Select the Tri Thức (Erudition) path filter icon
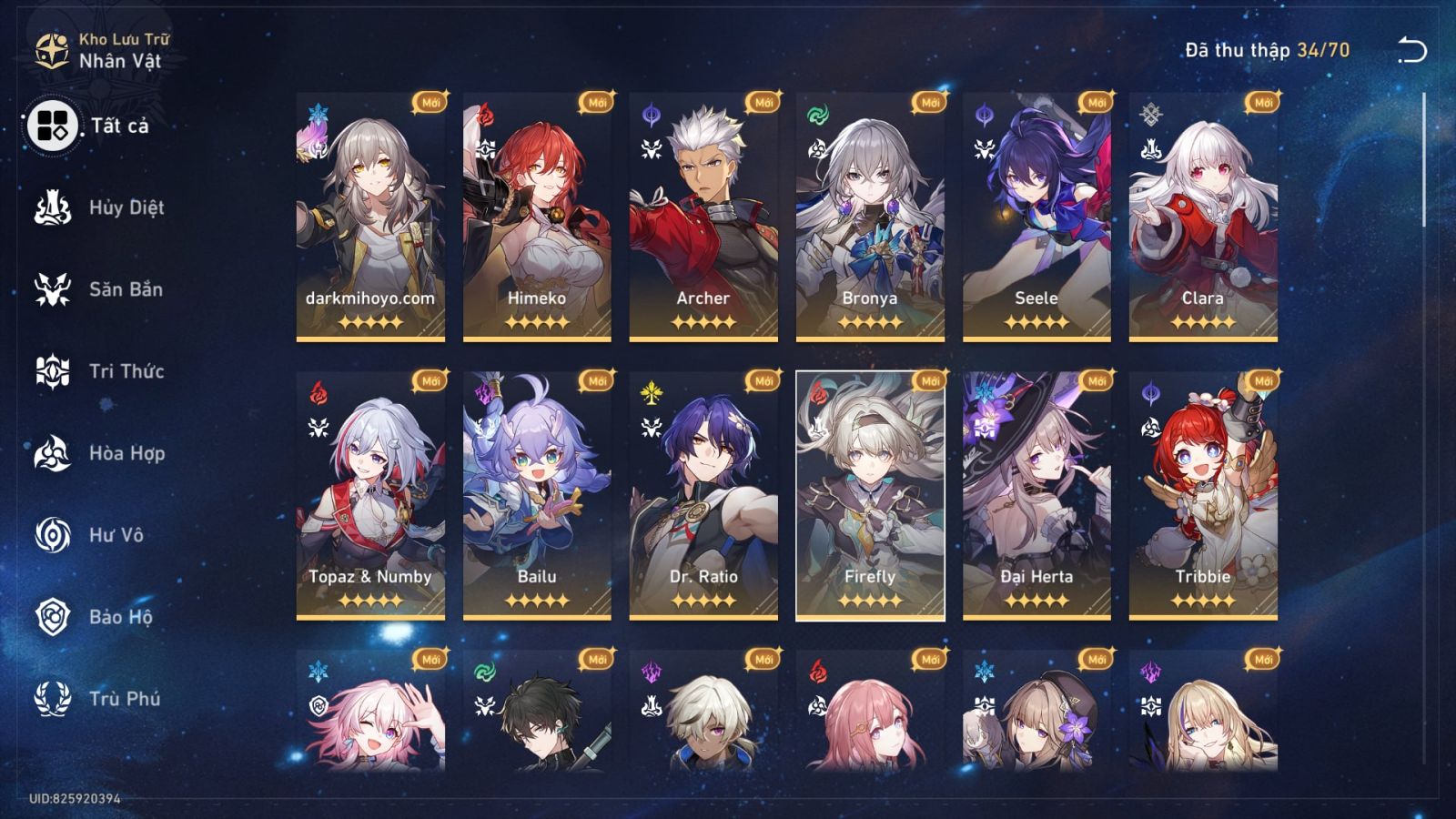Viewport: 1456px width, 819px height. (55, 371)
